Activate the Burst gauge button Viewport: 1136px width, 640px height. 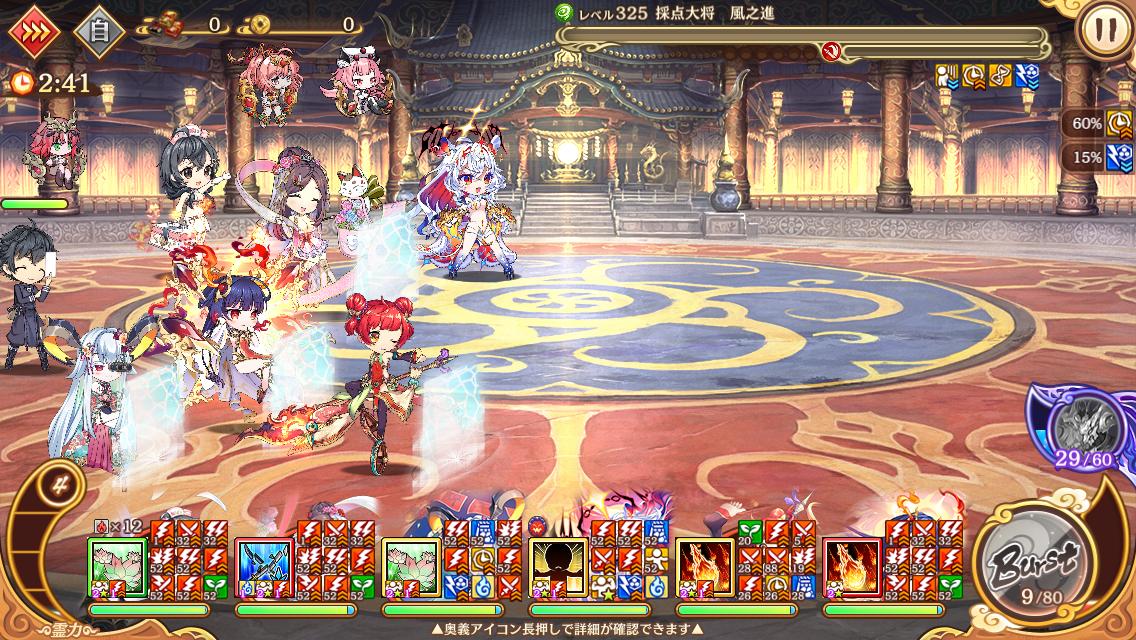(1028, 559)
